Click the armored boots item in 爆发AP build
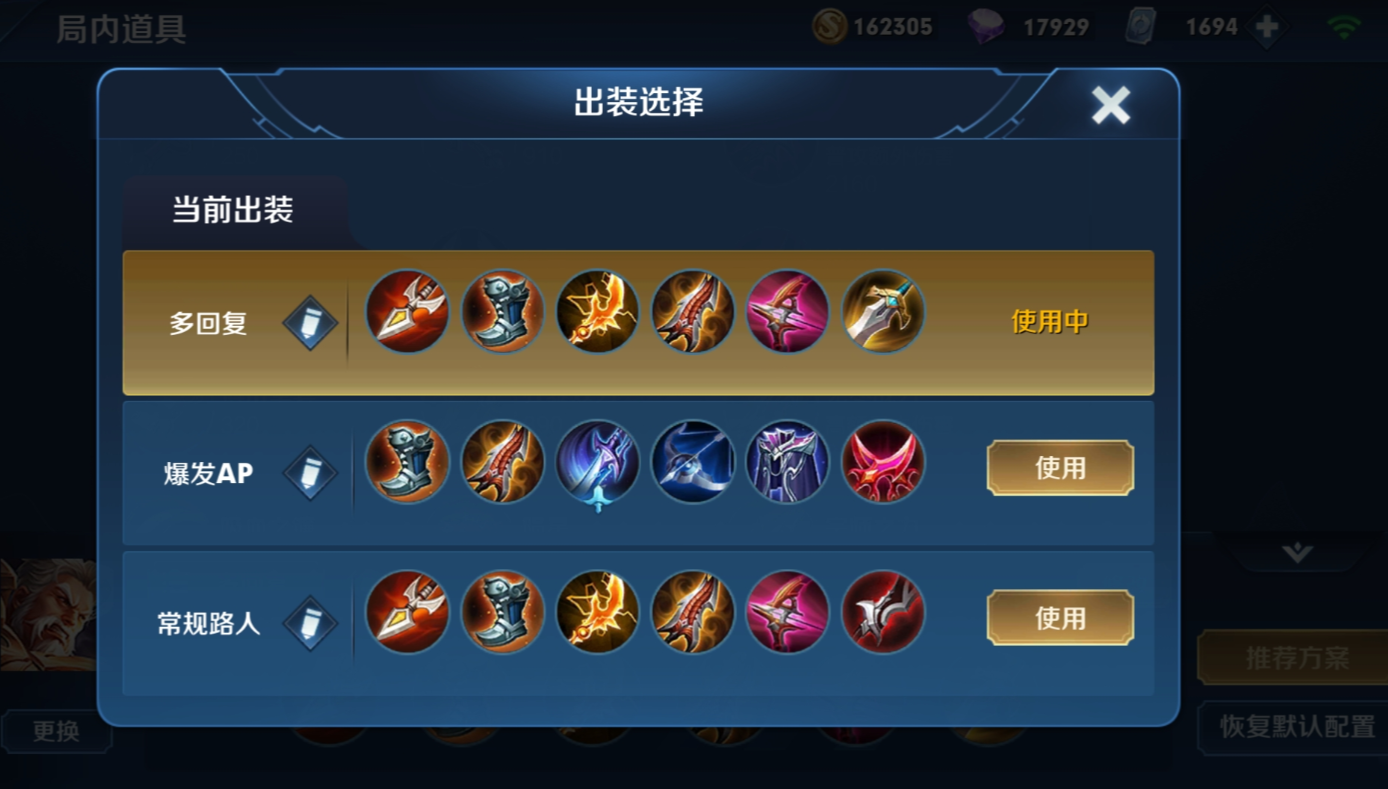The width and height of the screenshot is (1388, 789). click(407, 463)
